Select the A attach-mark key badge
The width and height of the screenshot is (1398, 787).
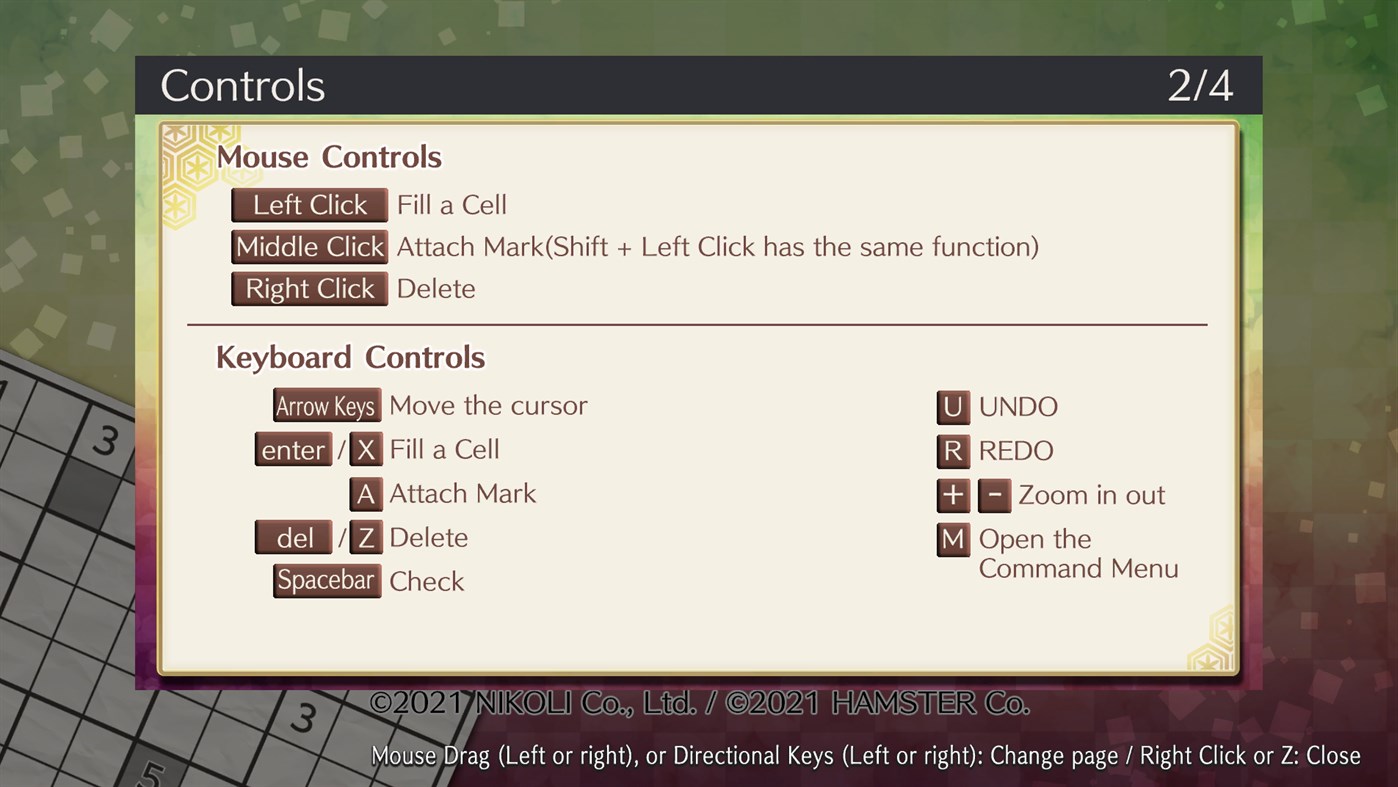(x=366, y=493)
